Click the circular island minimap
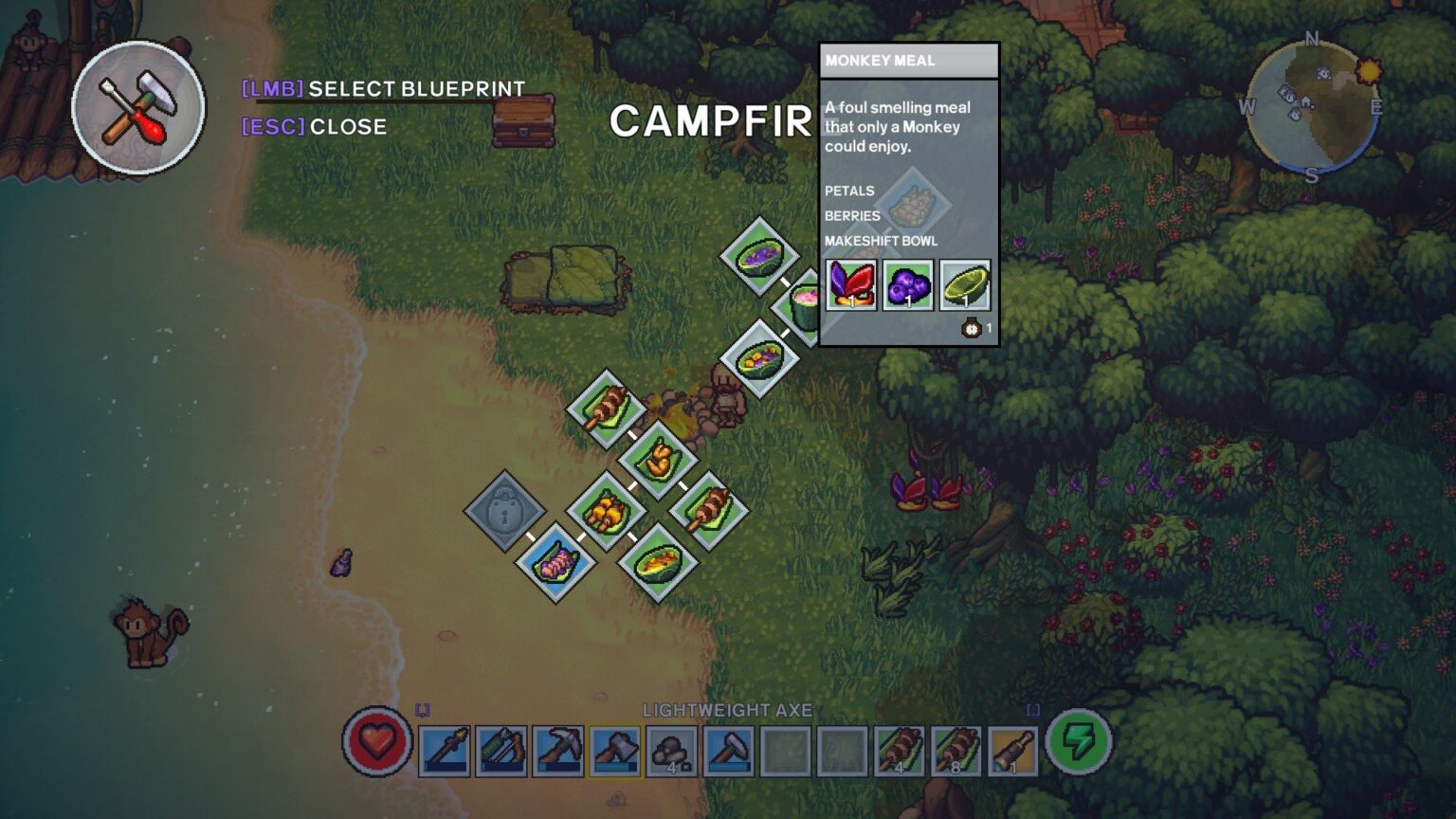Viewport: 1456px width, 819px height. point(1312,108)
